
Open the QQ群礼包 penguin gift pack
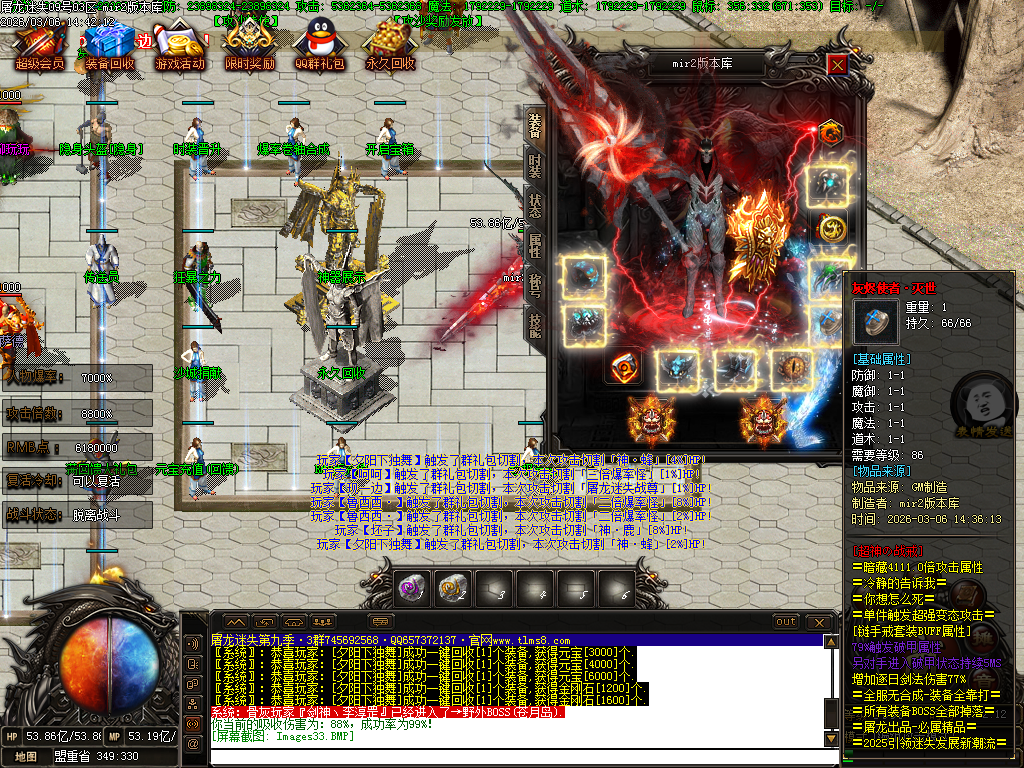pyautogui.click(x=319, y=45)
